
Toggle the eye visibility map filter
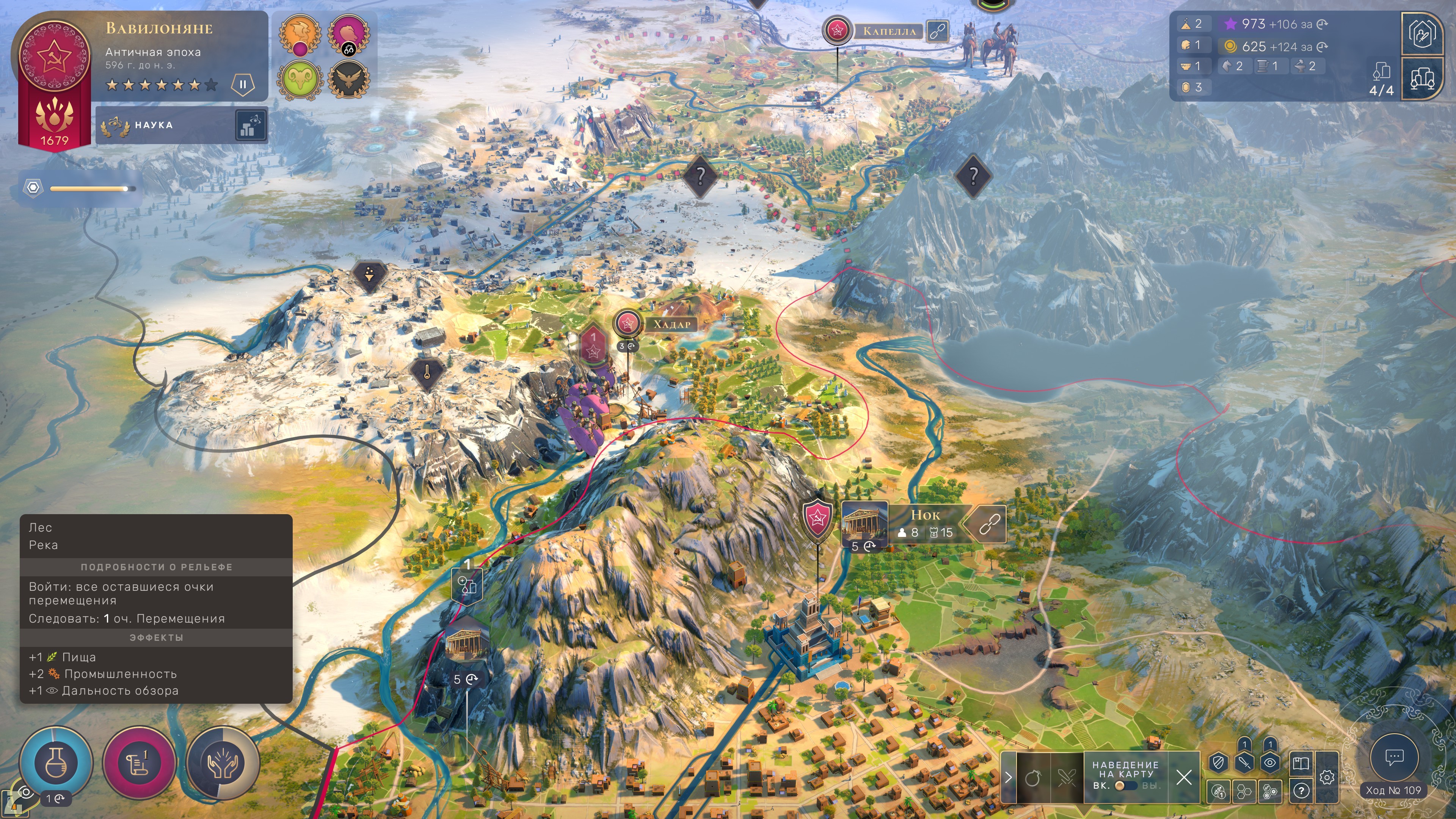coord(1269,763)
